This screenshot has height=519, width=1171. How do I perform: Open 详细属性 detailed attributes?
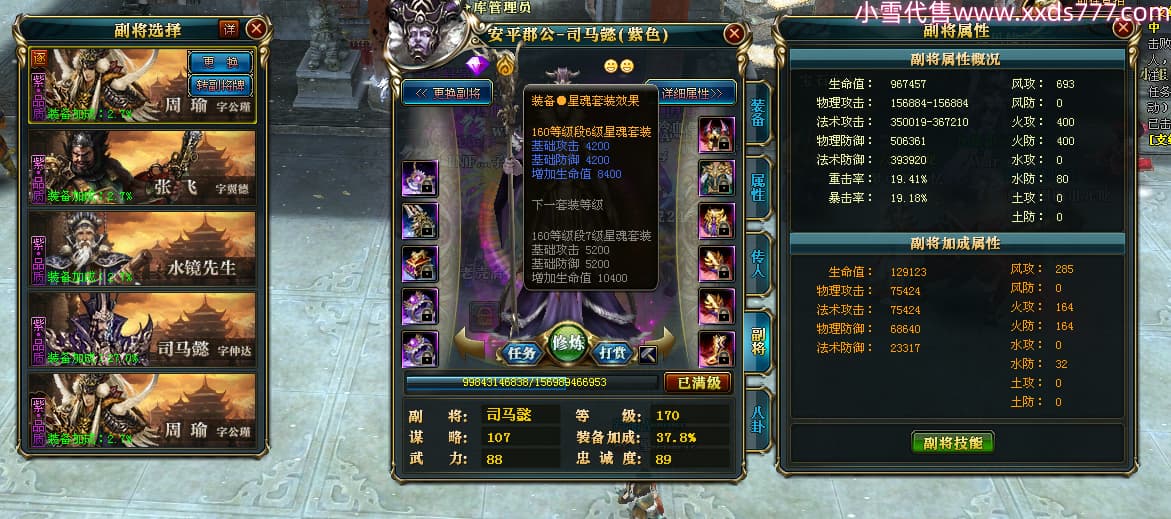(x=692, y=93)
